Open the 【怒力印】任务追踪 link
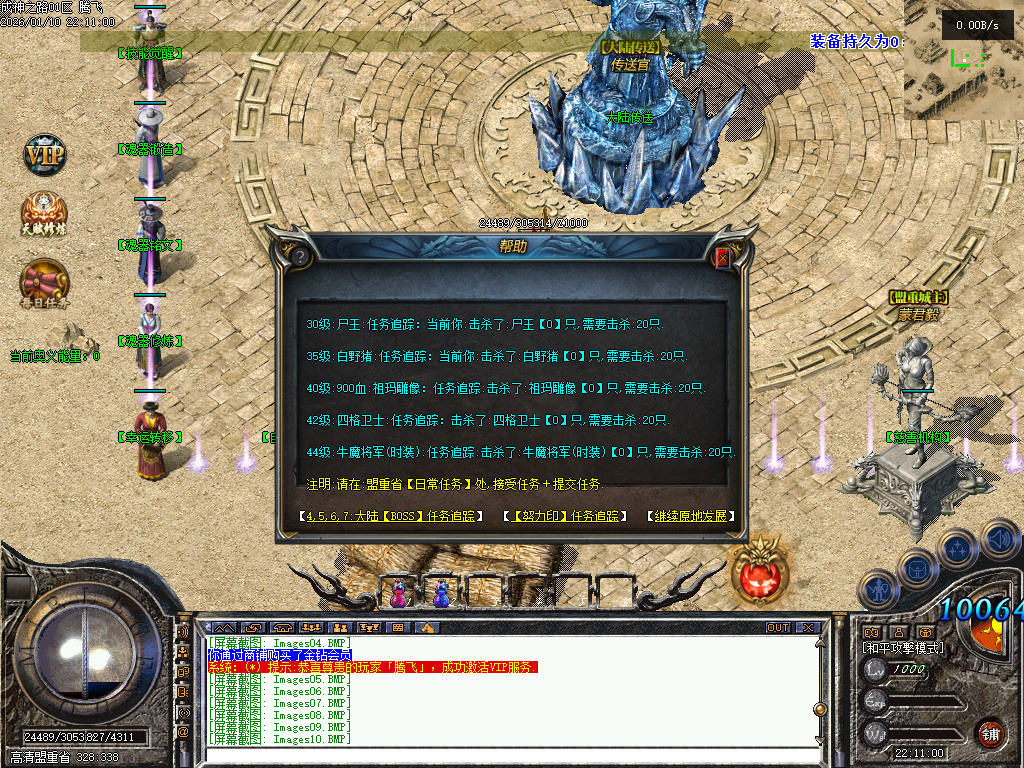The width and height of the screenshot is (1024, 768). click(x=566, y=517)
